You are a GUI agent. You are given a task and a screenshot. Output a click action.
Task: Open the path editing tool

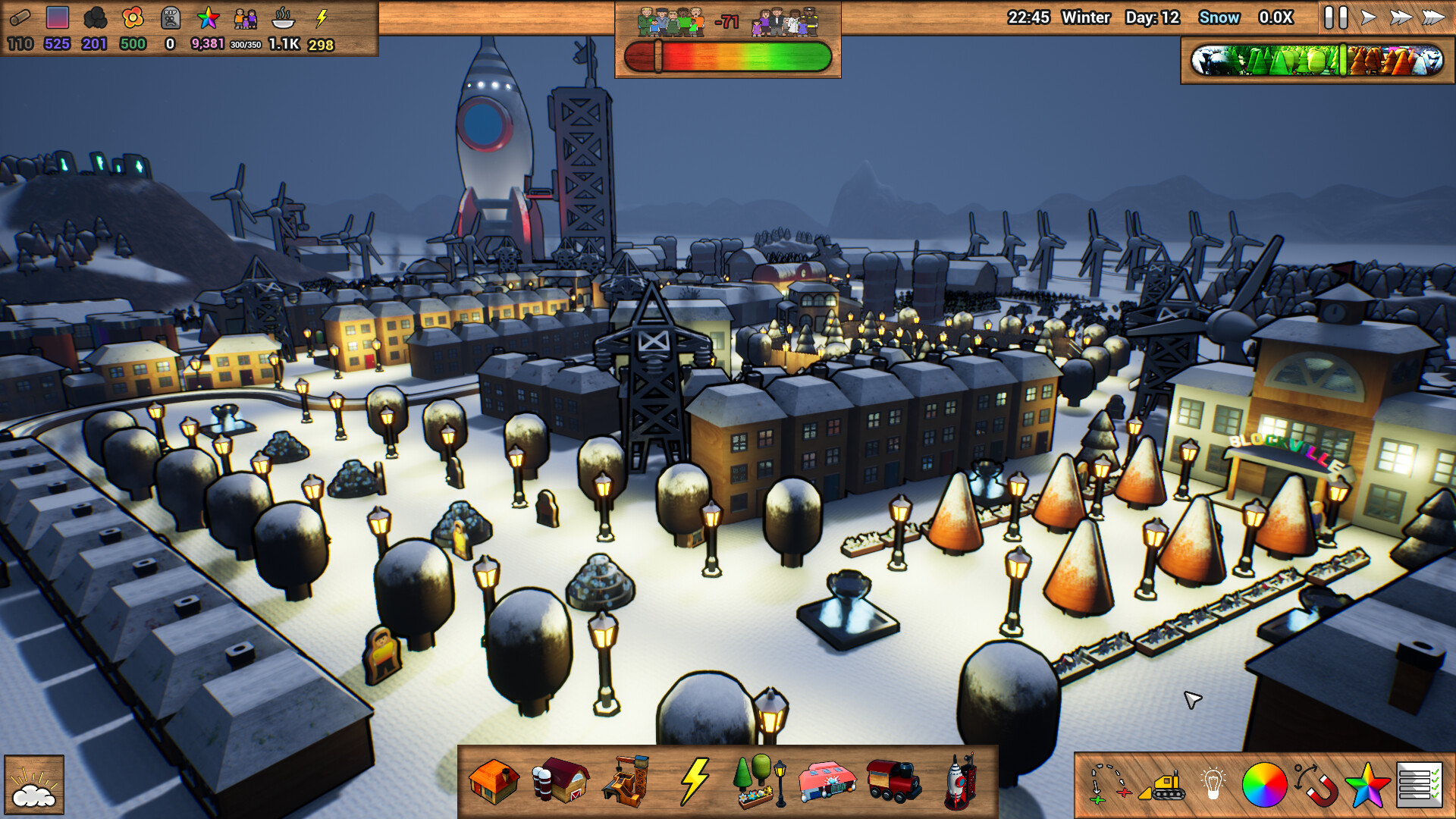click(1109, 783)
